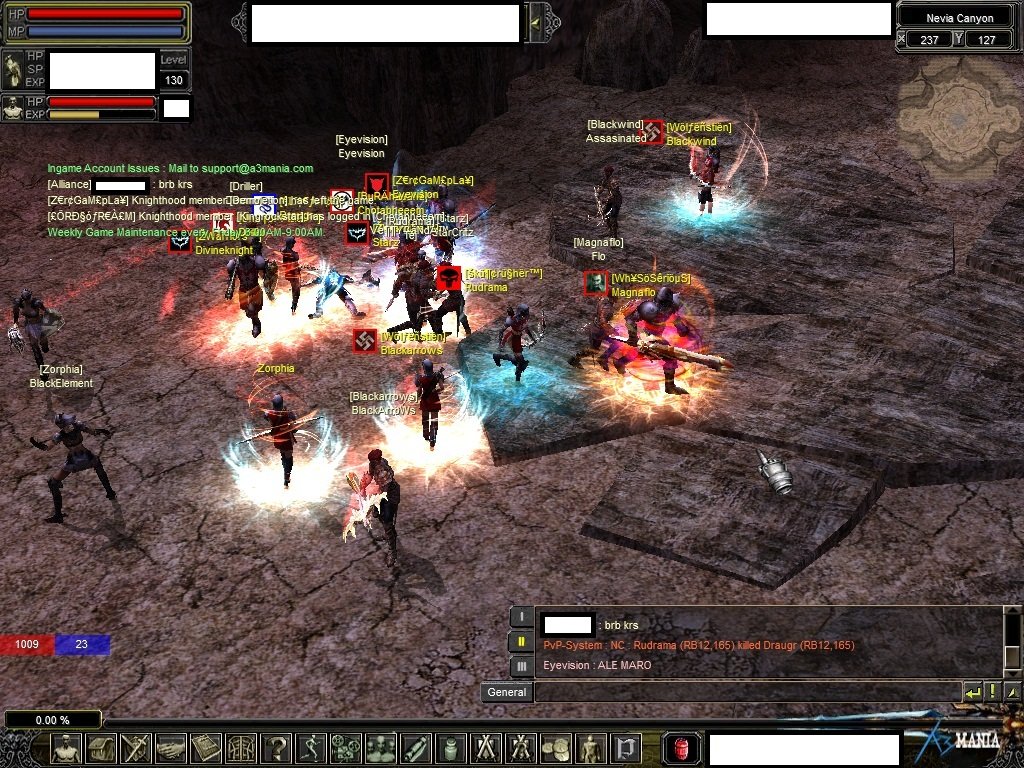Image resolution: width=1024 pixels, height=768 pixels.
Task: Open the three-faces party icon
Action: pos(381,748)
